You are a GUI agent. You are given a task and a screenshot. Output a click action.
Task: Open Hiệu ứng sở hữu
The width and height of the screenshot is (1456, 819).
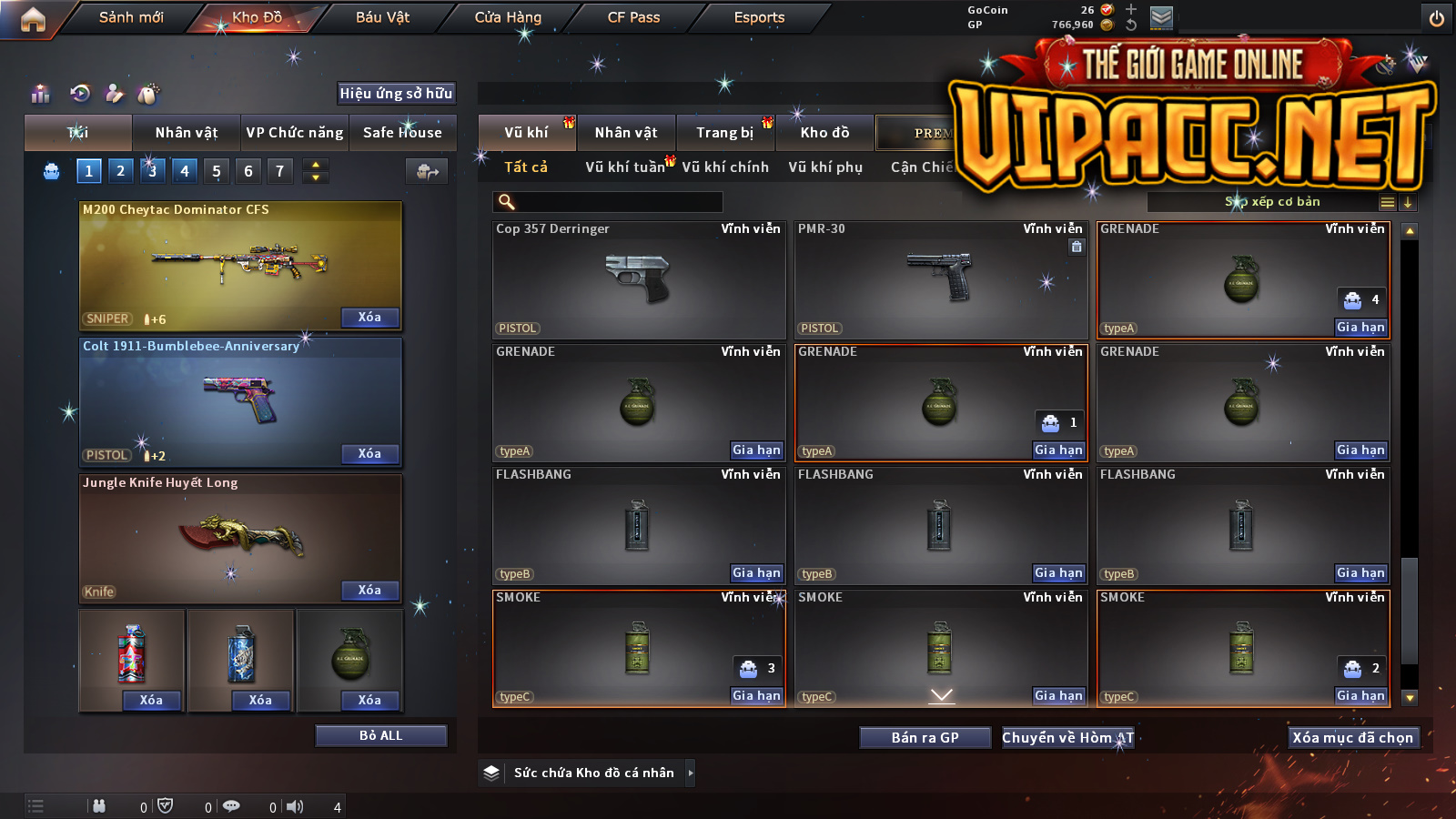tap(396, 93)
